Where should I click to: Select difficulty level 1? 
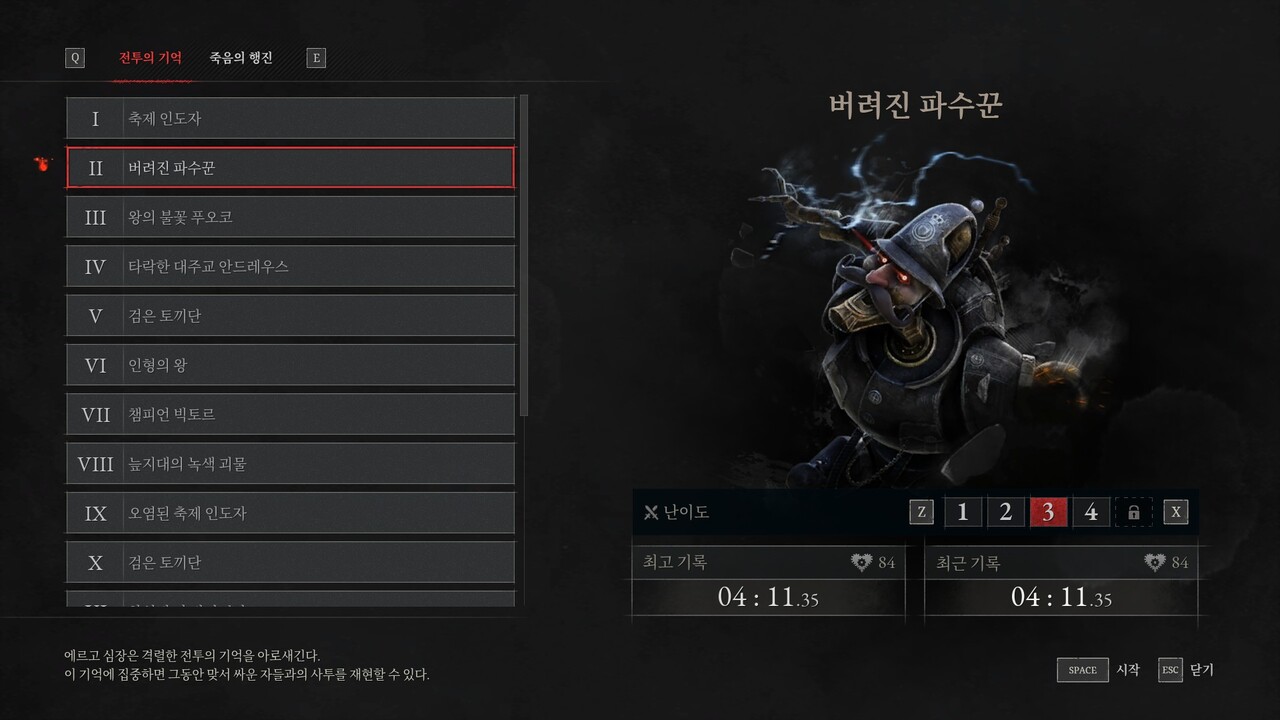point(962,511)
